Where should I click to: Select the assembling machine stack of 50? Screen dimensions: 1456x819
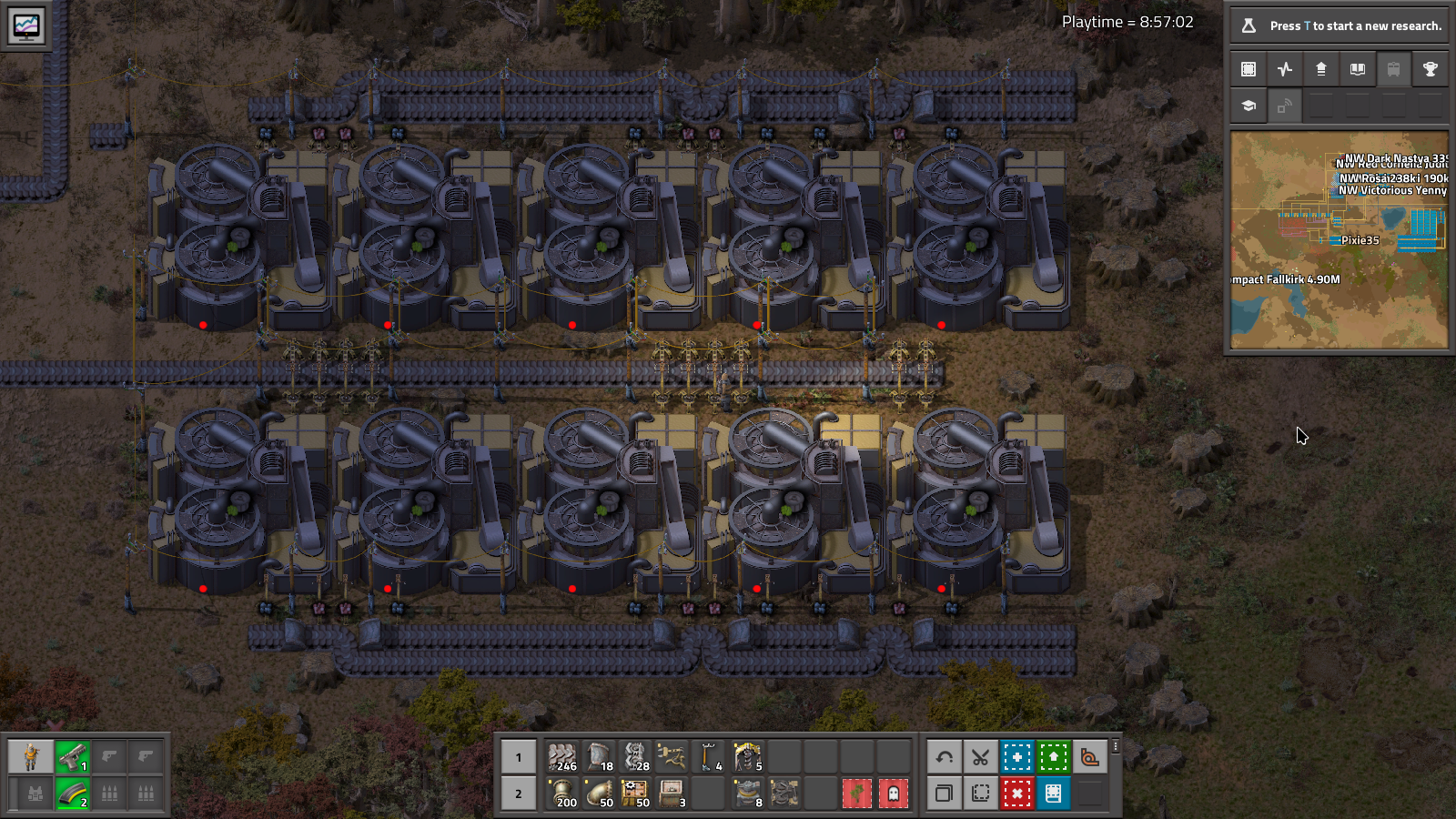pos(635,794)
